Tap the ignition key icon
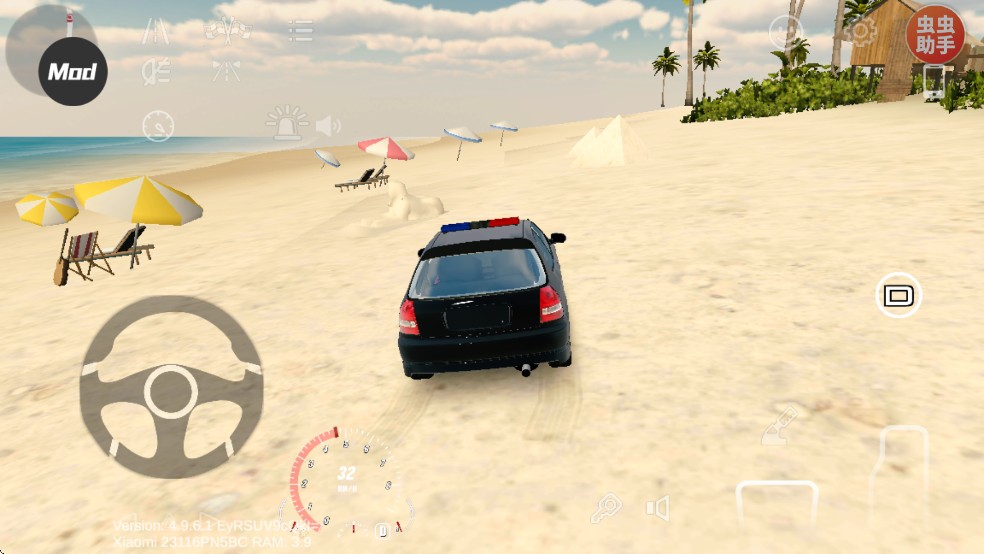The height and width of the screenshot is (554, 984). coord(605,509)
